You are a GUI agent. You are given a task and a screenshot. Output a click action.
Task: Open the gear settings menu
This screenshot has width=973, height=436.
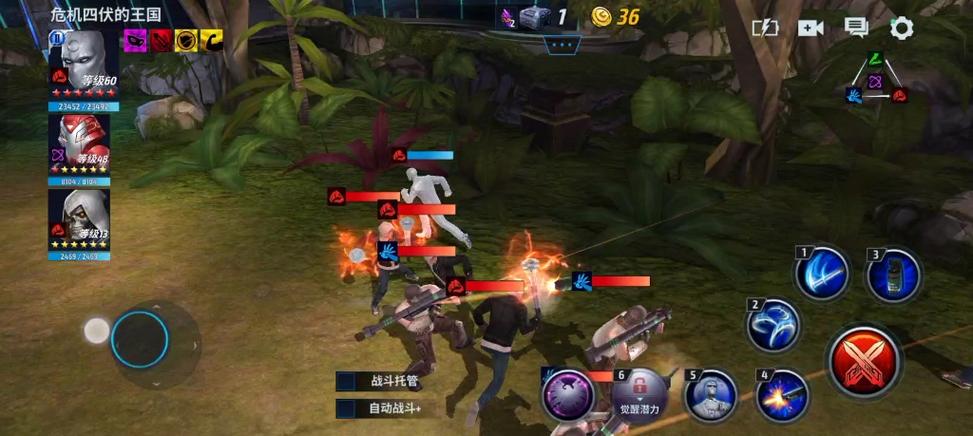pos(901,28)
